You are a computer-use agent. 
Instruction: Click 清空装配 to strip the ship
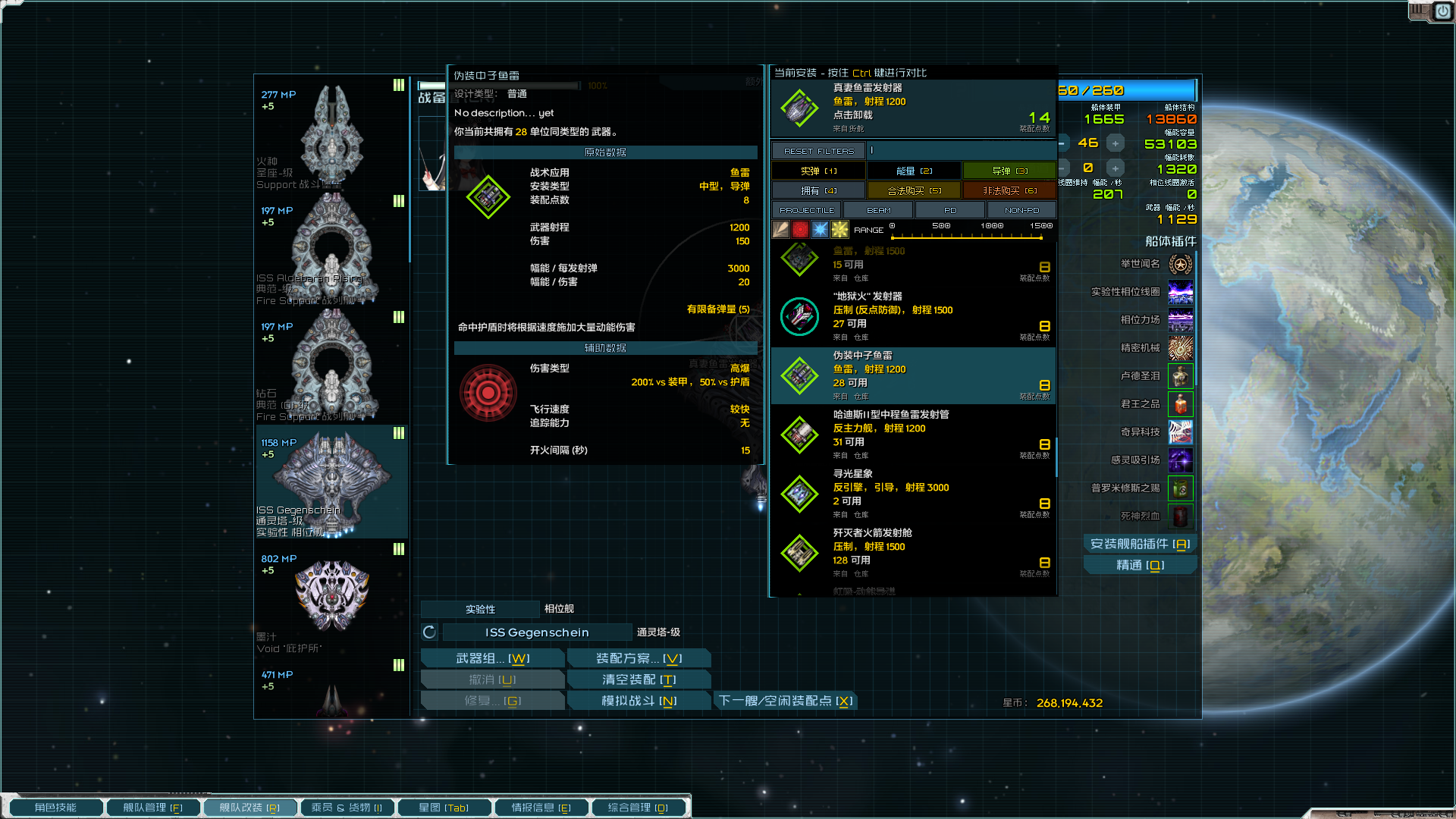639,679
